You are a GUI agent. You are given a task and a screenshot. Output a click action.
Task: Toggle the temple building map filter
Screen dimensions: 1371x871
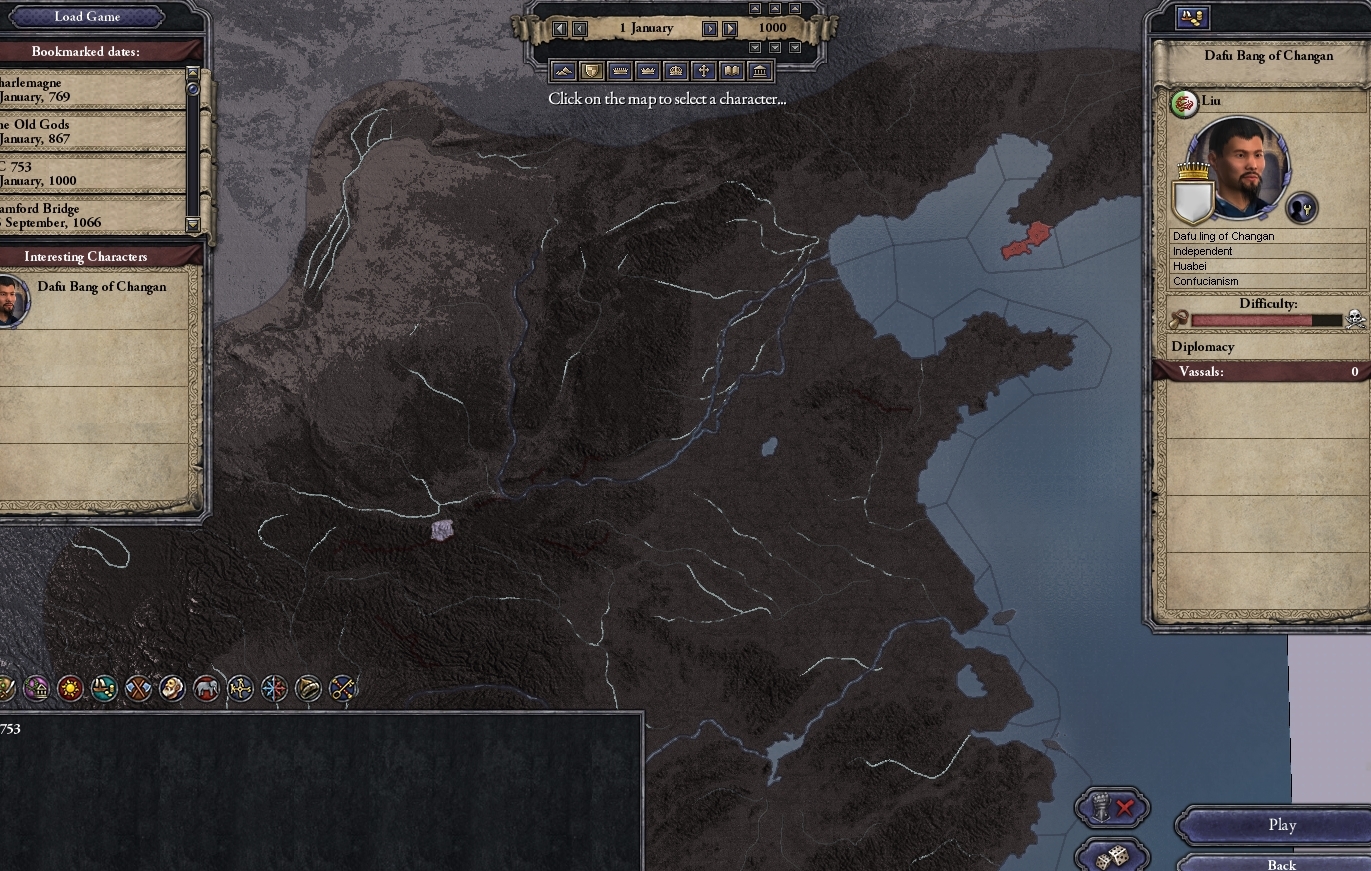tap(759, 71)
